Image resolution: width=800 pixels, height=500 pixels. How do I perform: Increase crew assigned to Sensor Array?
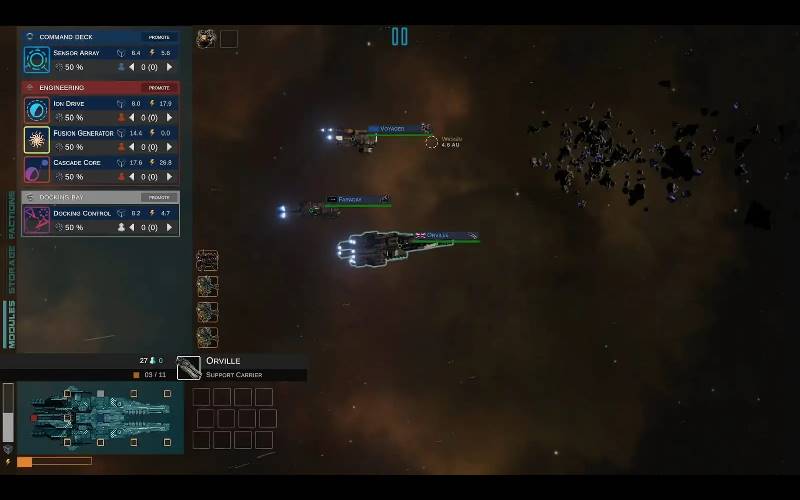(169, 67)
